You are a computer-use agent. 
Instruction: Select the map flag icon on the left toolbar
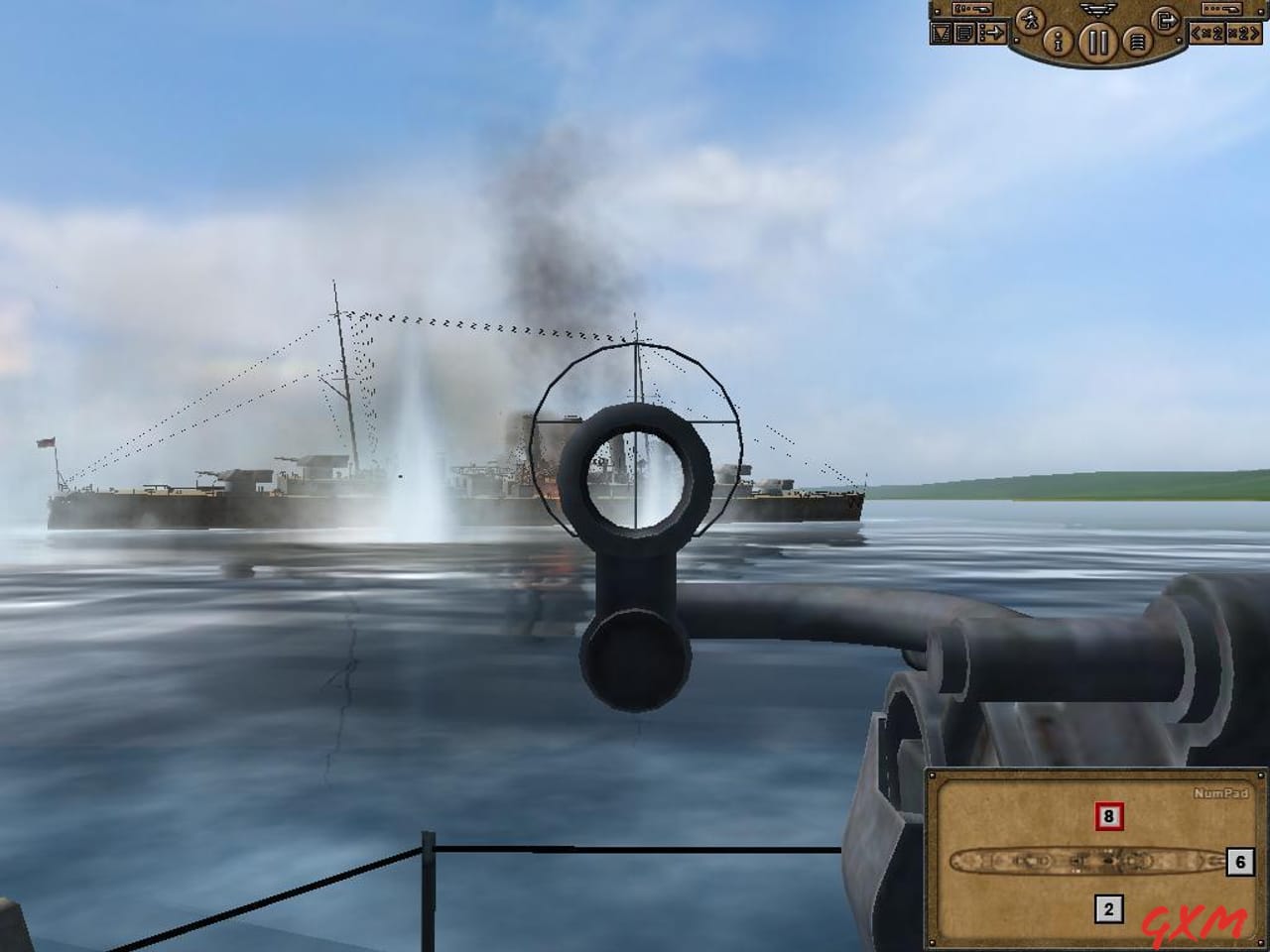[941, 33]
